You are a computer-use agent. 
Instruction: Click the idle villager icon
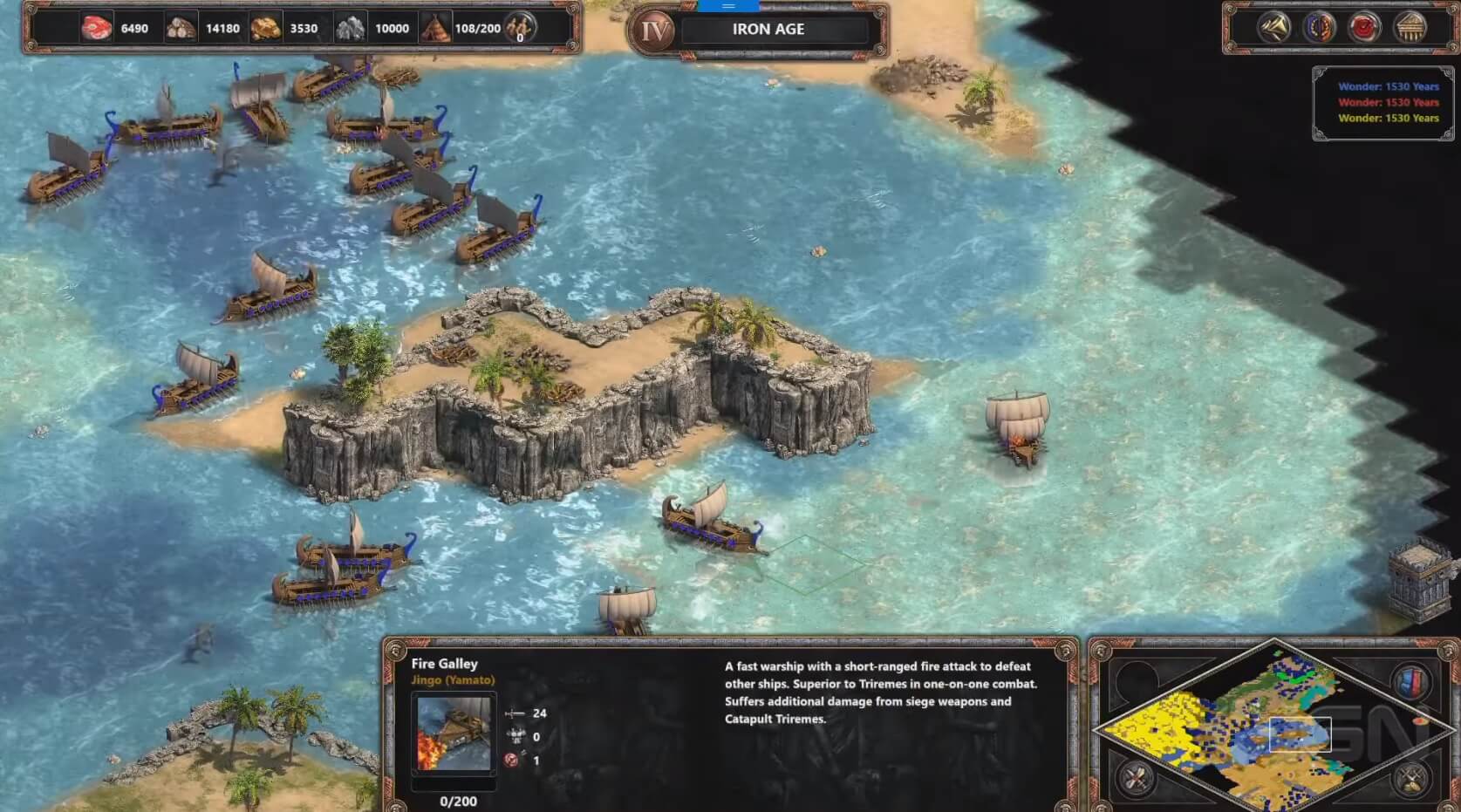click(x=520, y=28)
